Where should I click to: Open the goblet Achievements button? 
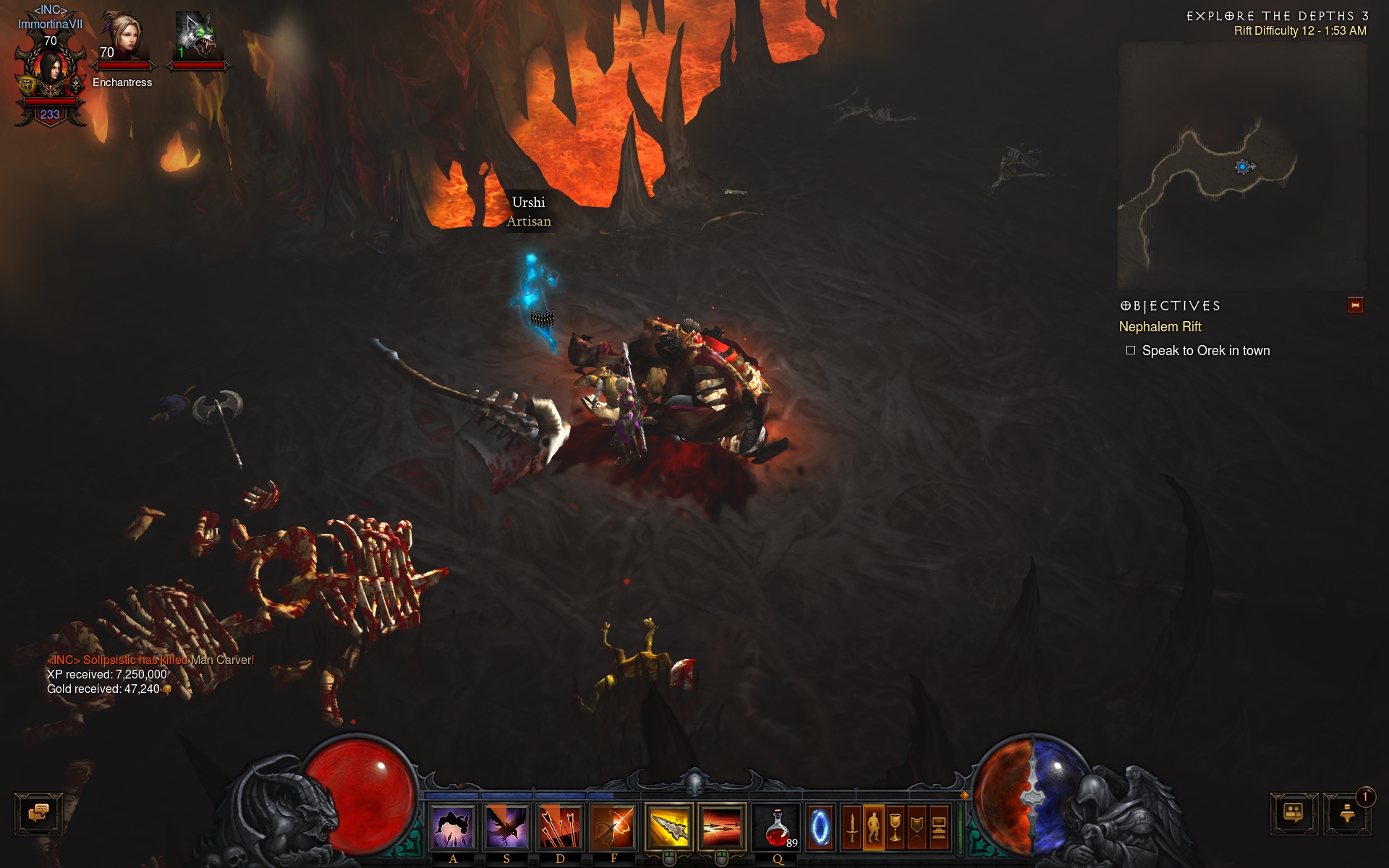click(896, 827)
